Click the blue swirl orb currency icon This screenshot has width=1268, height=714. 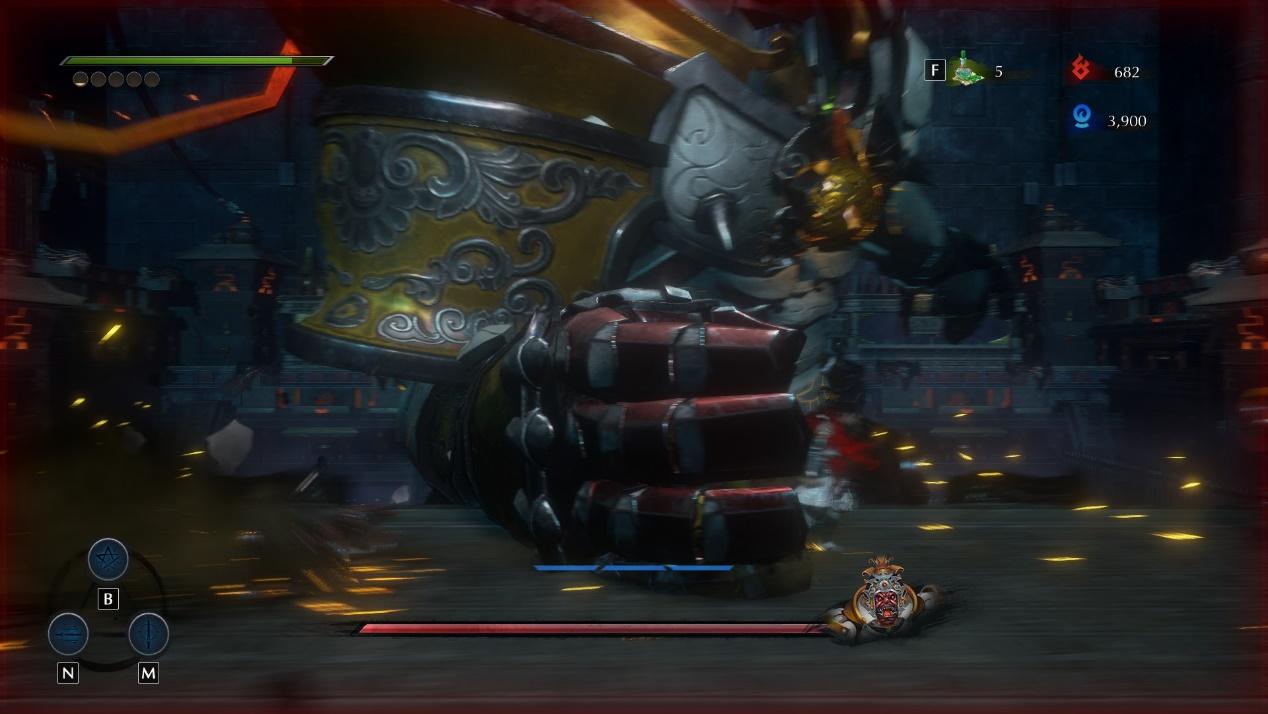[x=1080, y=120]
